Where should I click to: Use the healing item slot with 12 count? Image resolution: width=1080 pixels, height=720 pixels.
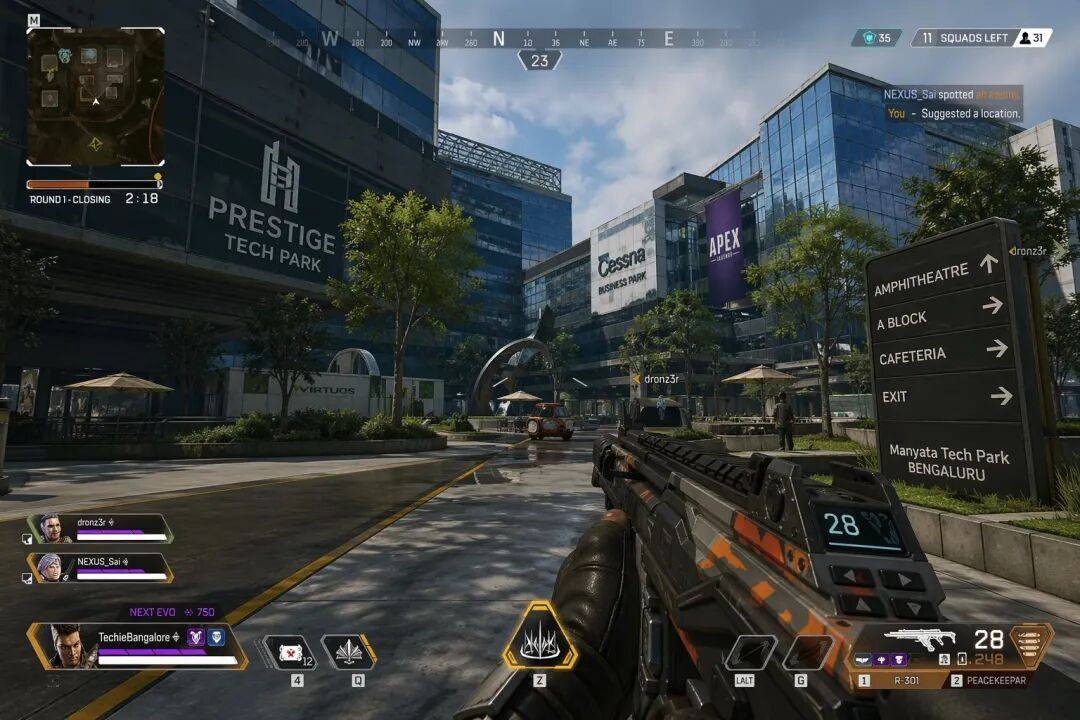point(290,652)
